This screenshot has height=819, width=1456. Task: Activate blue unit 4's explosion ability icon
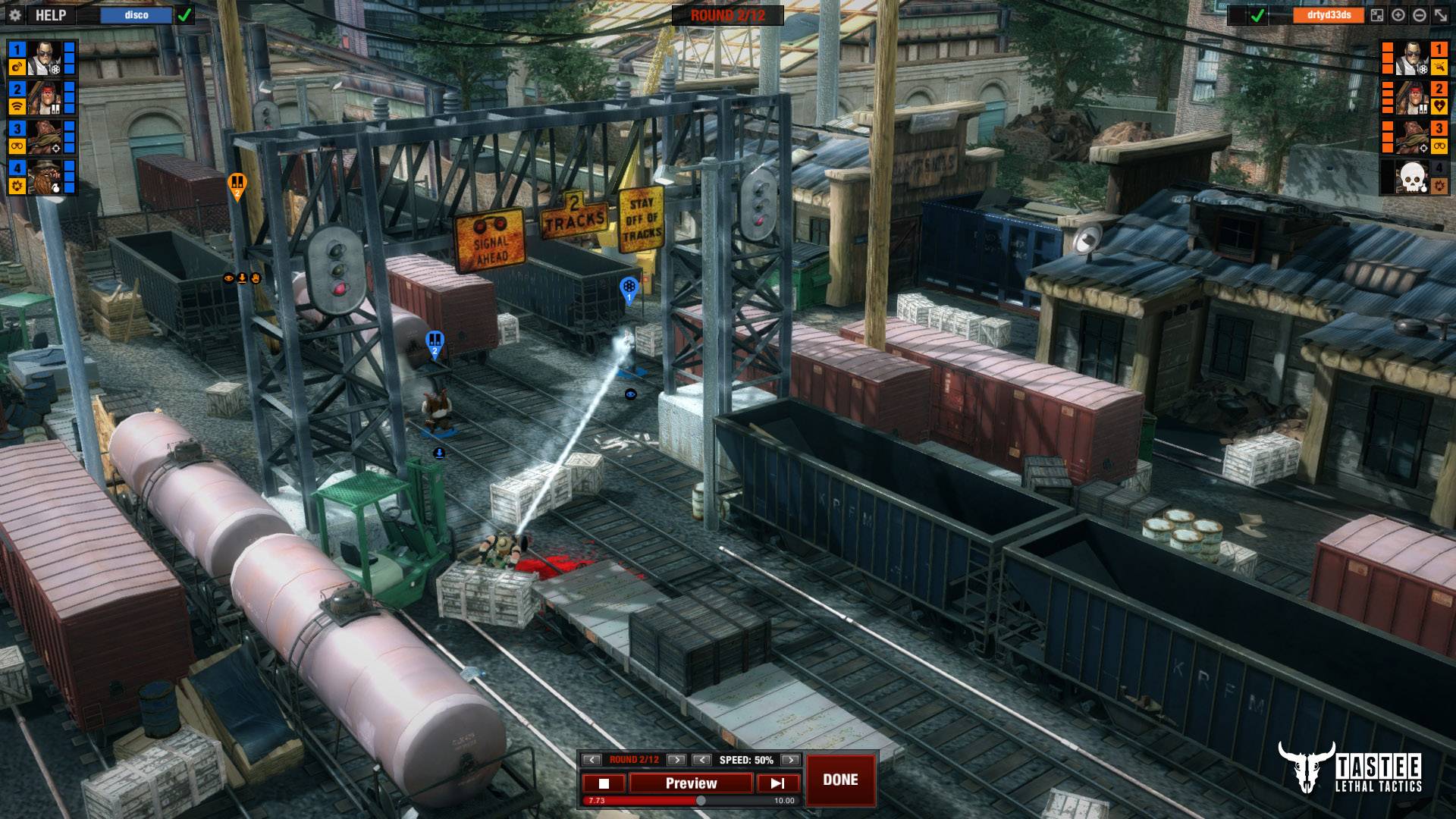pos(17,185)
